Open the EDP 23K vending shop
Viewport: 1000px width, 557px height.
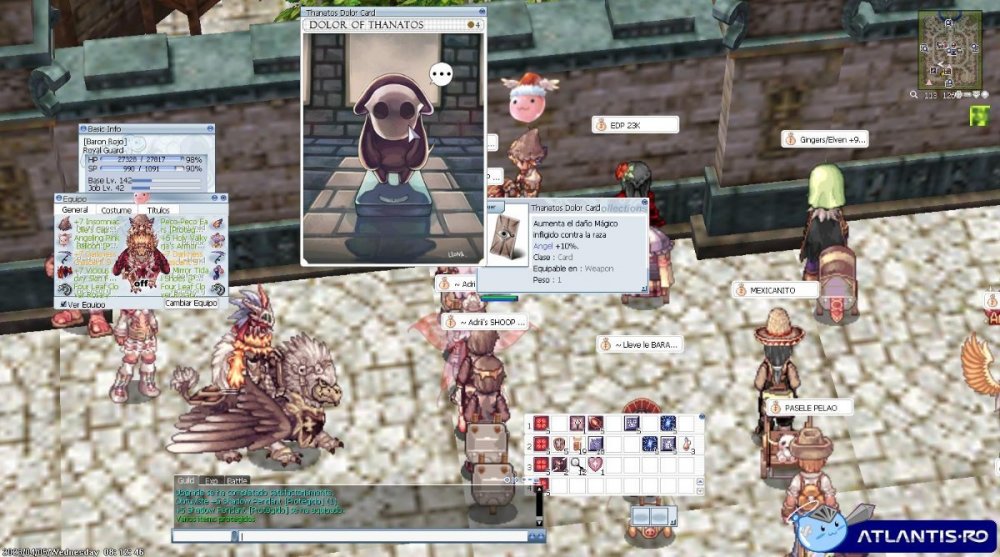click(635, 125)
